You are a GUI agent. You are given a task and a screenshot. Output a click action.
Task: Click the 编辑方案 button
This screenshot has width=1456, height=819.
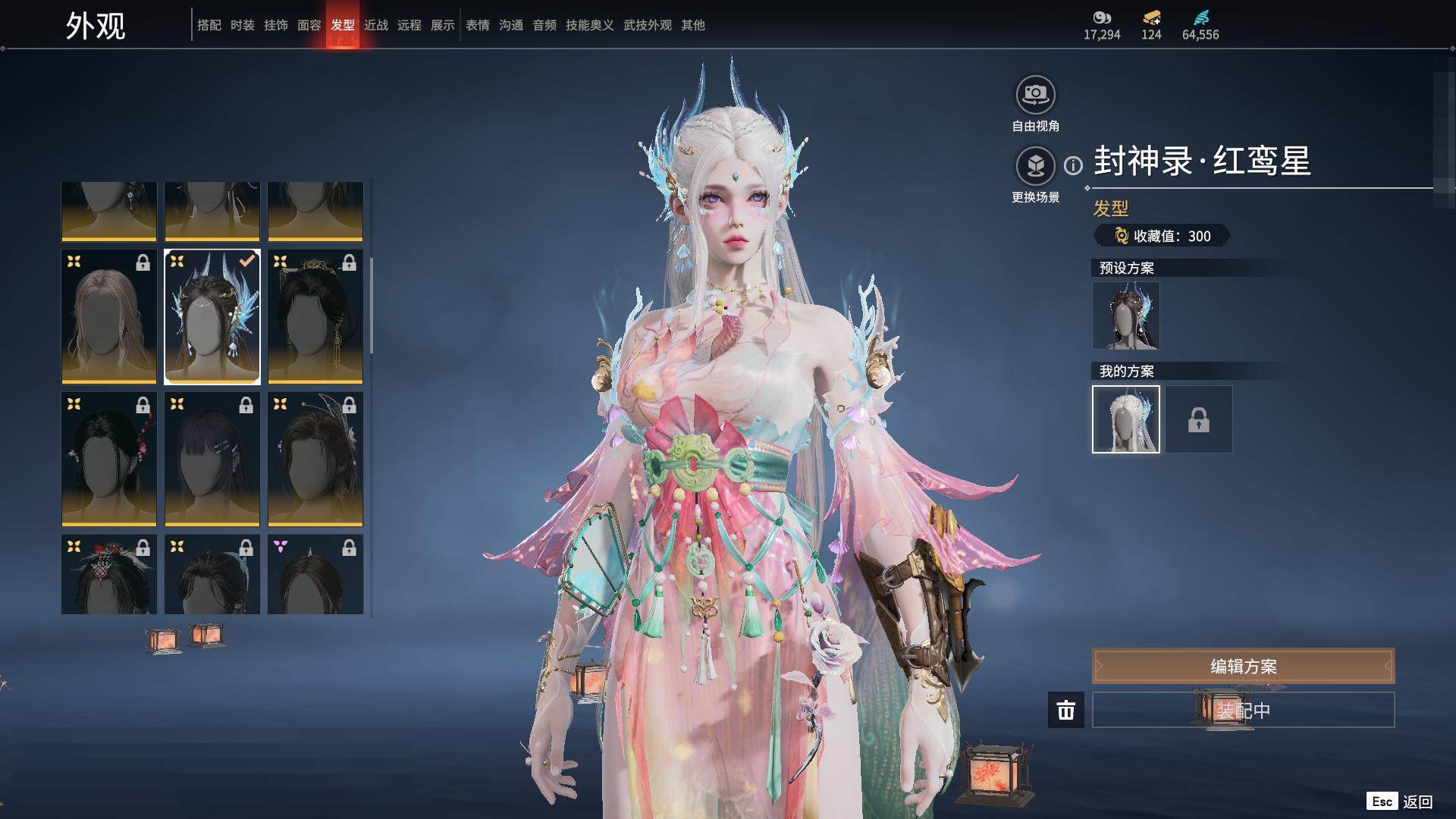point(1243,666)
